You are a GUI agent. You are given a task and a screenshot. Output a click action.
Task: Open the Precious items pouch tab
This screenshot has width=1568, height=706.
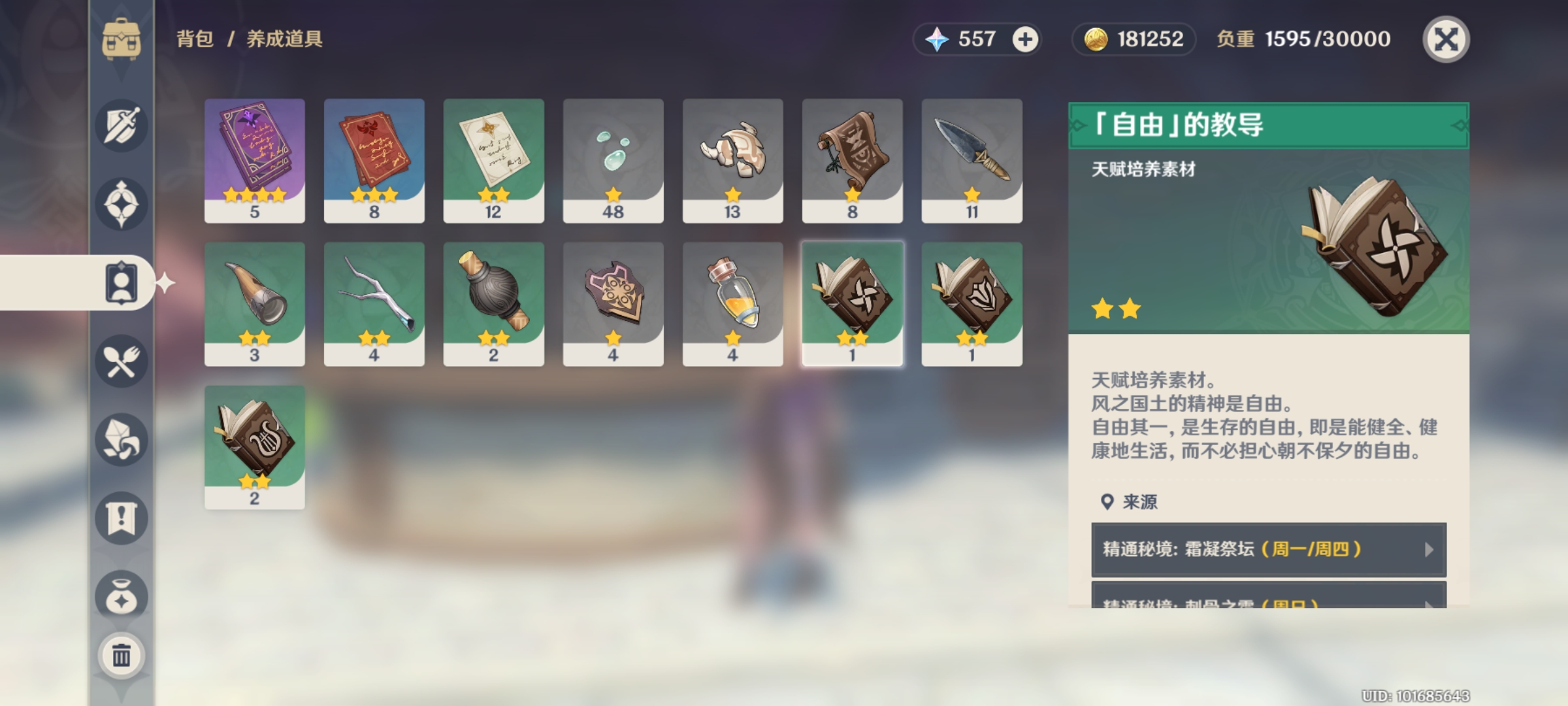[122, 596]
